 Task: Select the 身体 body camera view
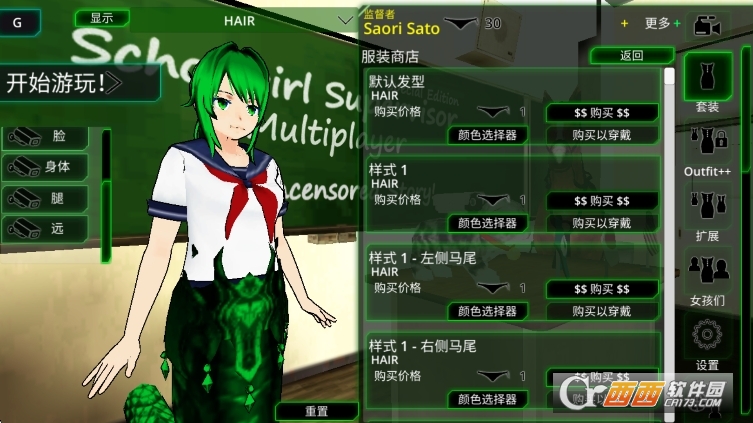tap(48, 167)
